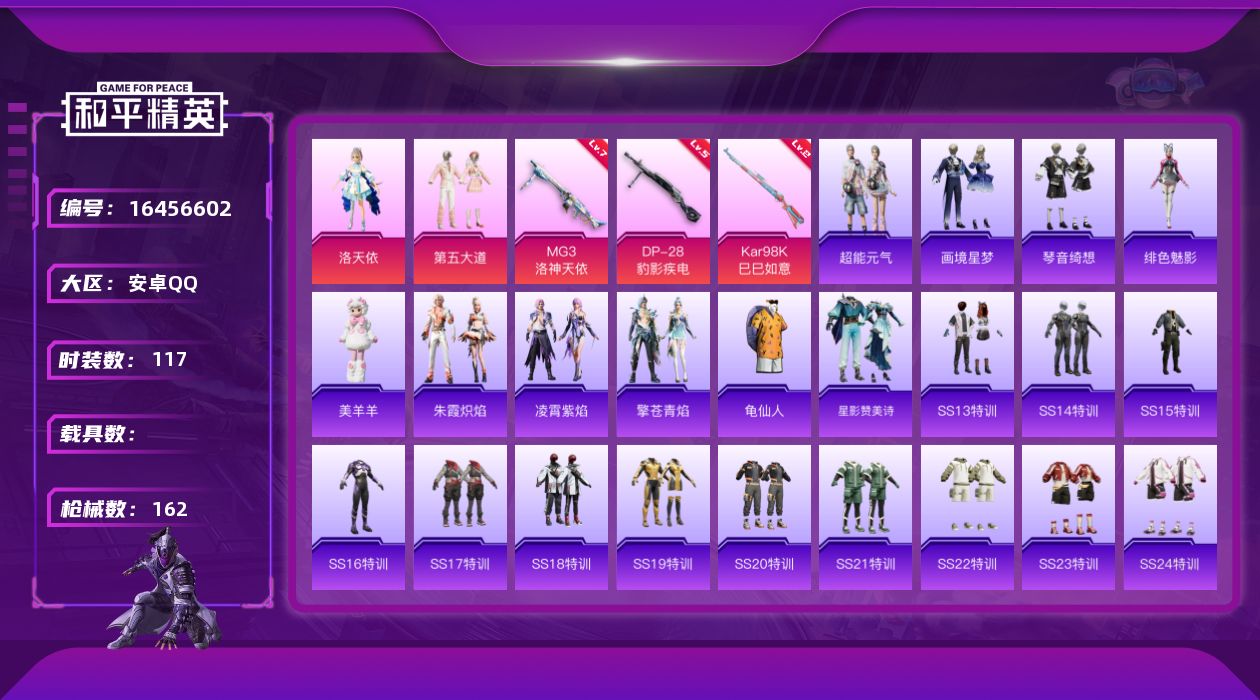
Task: Pick the SS16特训 black suit tile
Action: pos(358,517)
